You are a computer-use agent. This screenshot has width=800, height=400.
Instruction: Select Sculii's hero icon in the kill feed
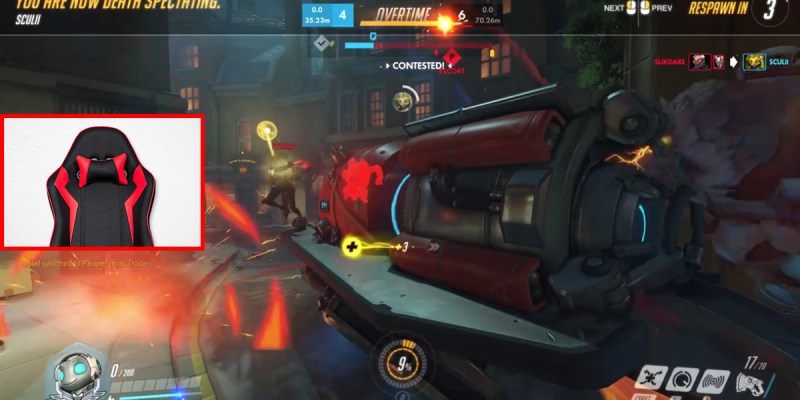point(751,62)
